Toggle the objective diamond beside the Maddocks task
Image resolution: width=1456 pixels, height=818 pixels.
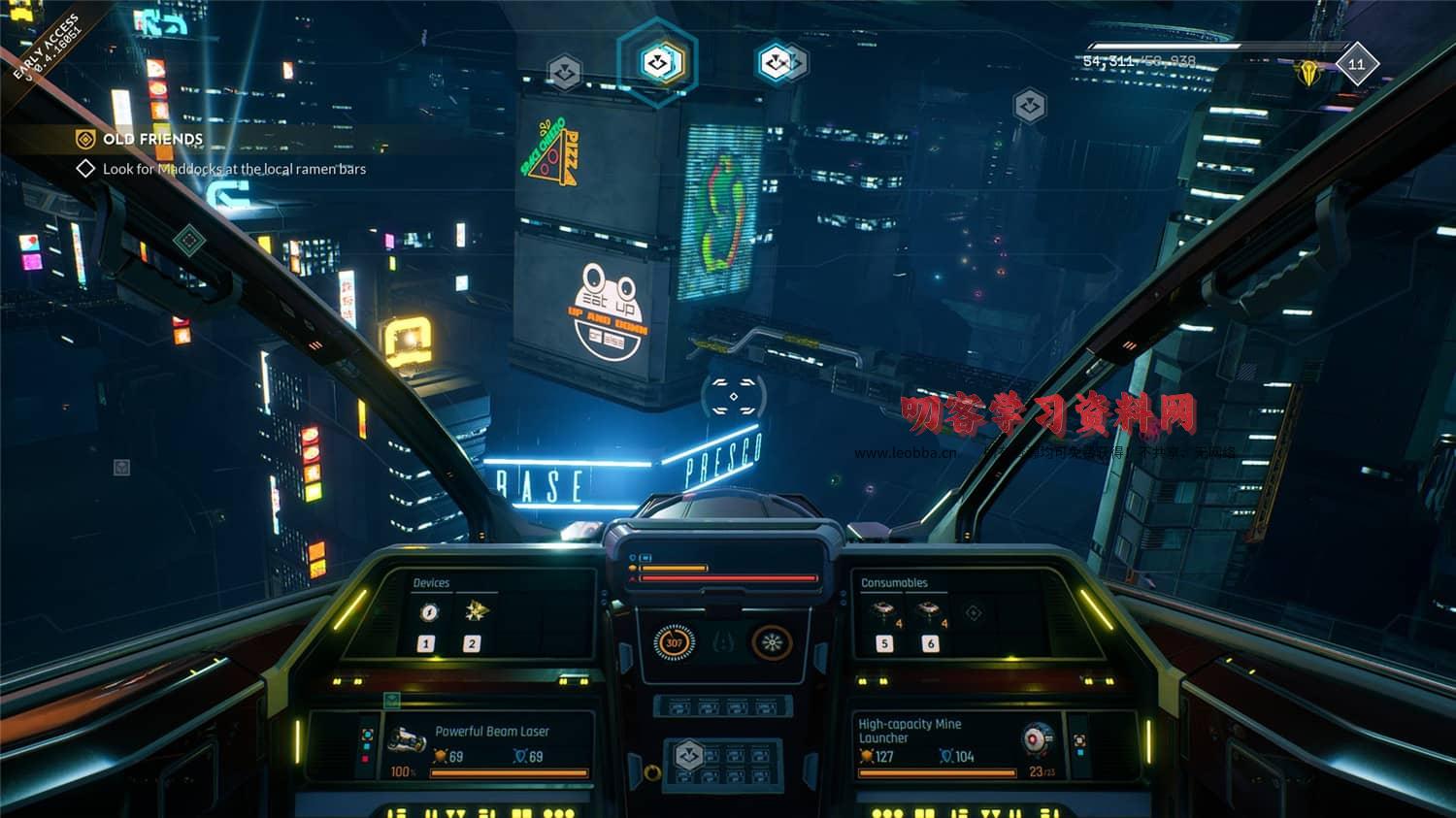85,168
